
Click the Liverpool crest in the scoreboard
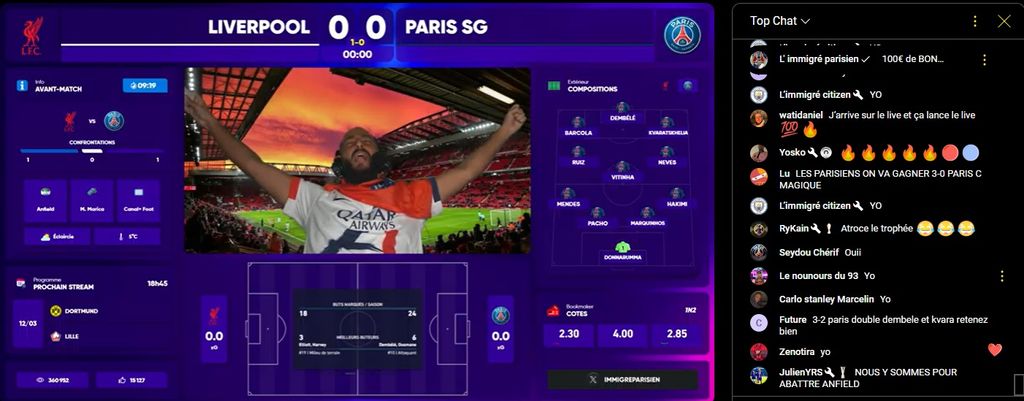31,37
